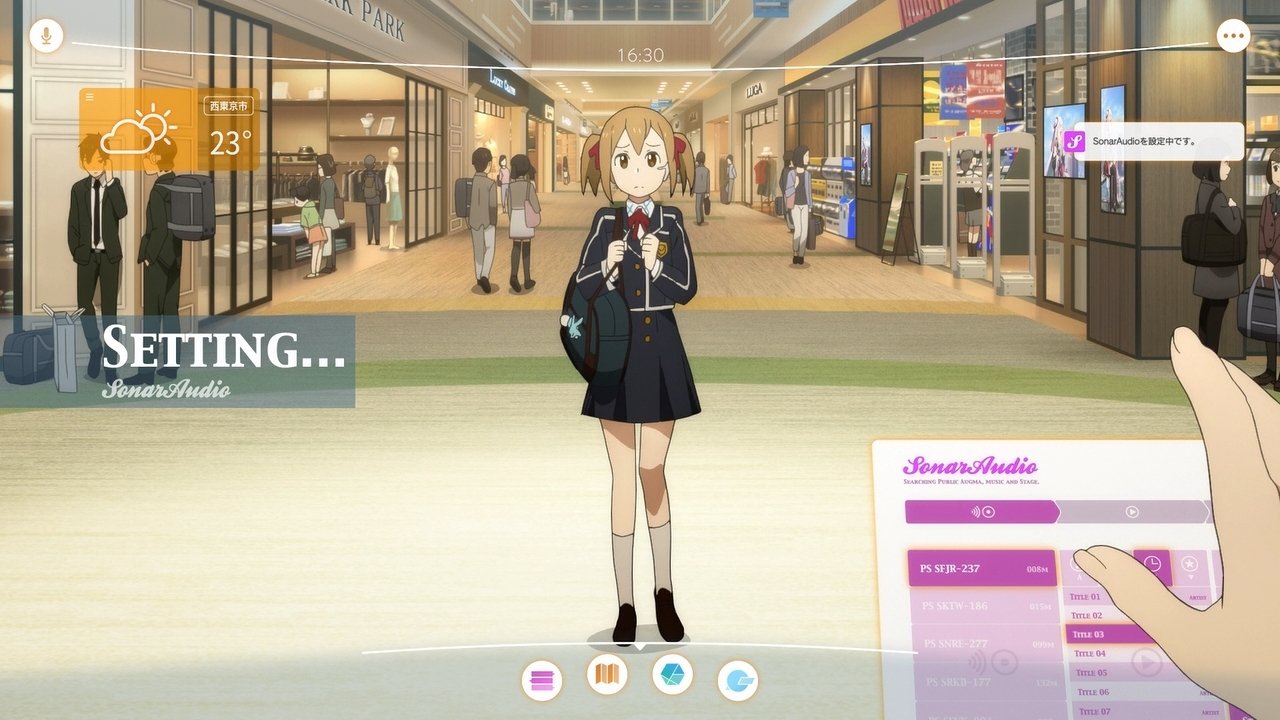The width and height of the screenshot is (1280, 720).
Task: Launch the orange folded map app
Action: point(607,675)
